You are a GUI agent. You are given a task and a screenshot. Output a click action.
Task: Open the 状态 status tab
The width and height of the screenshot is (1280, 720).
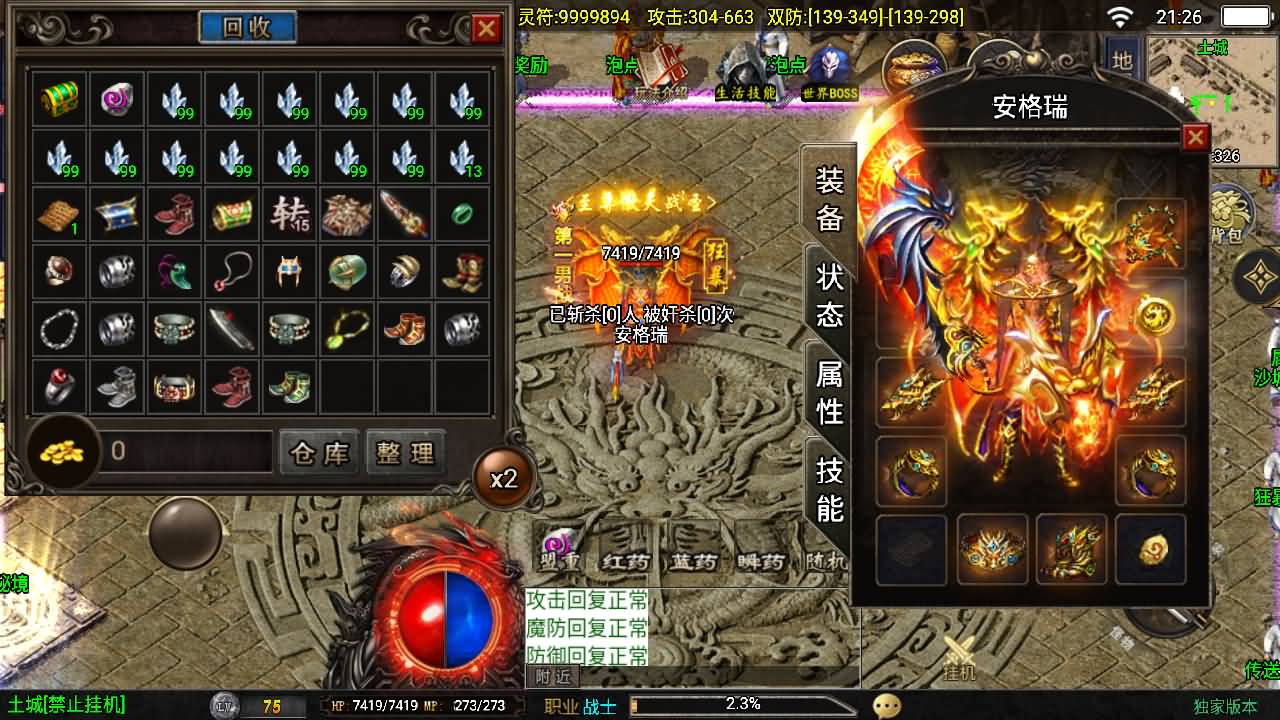[830, 296]
